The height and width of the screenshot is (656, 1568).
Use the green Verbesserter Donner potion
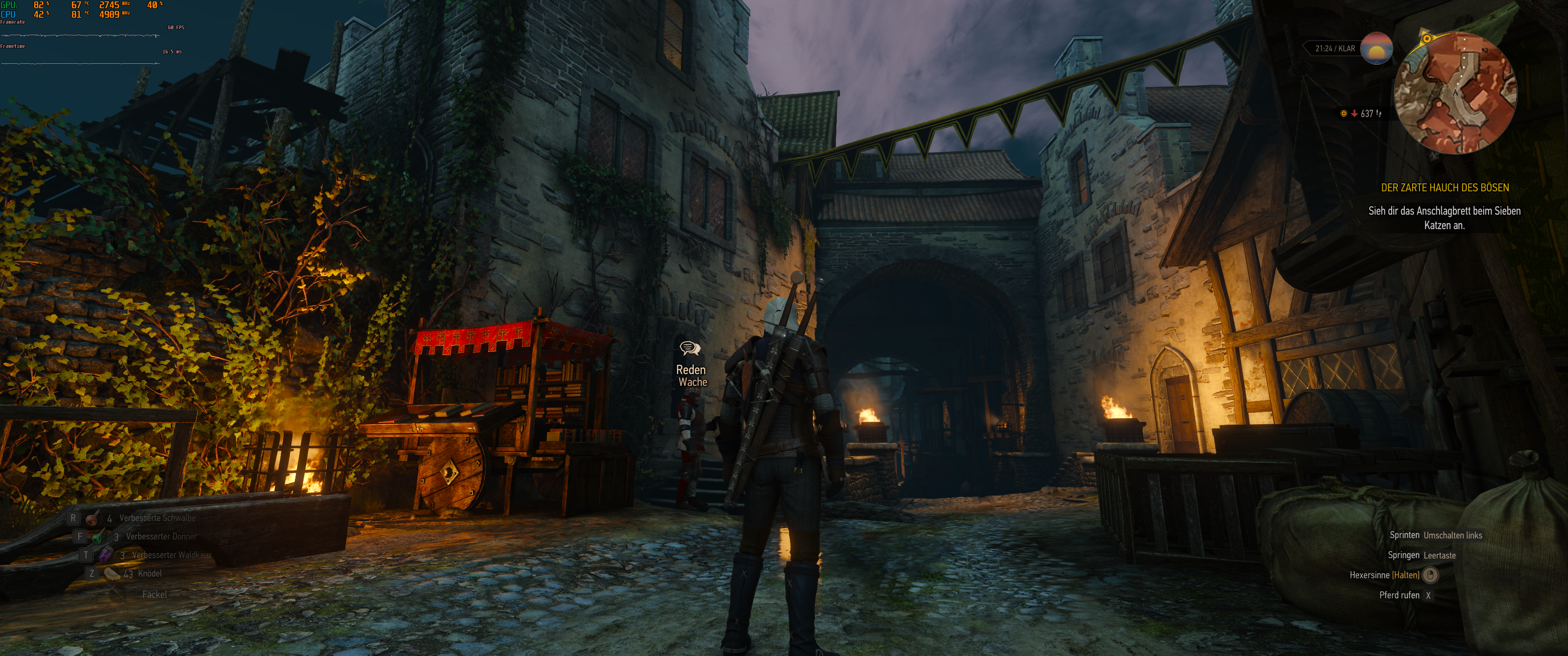pyautogui.click(x=98, y=537)
